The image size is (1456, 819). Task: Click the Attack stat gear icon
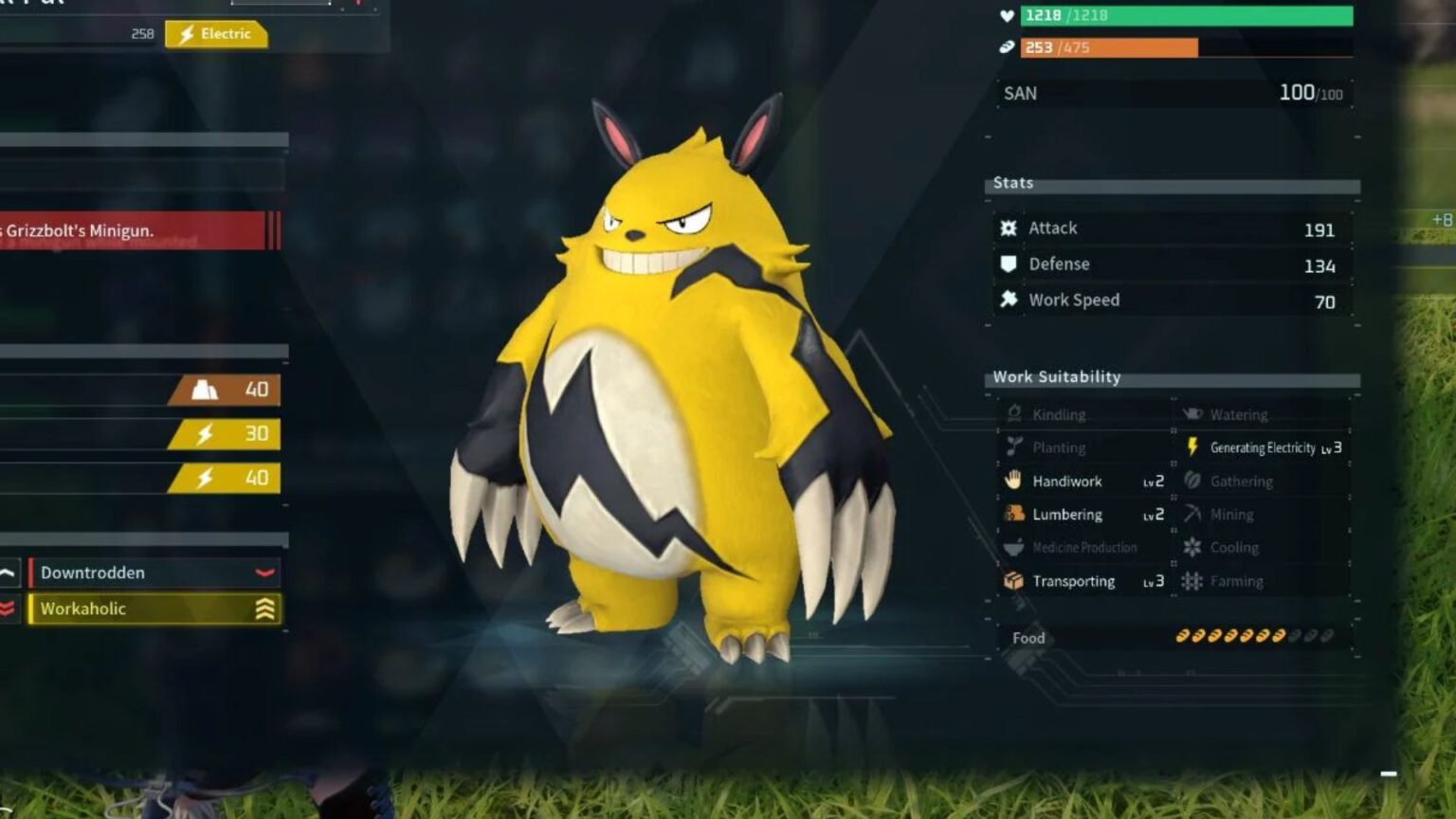tap(1009, 227)
